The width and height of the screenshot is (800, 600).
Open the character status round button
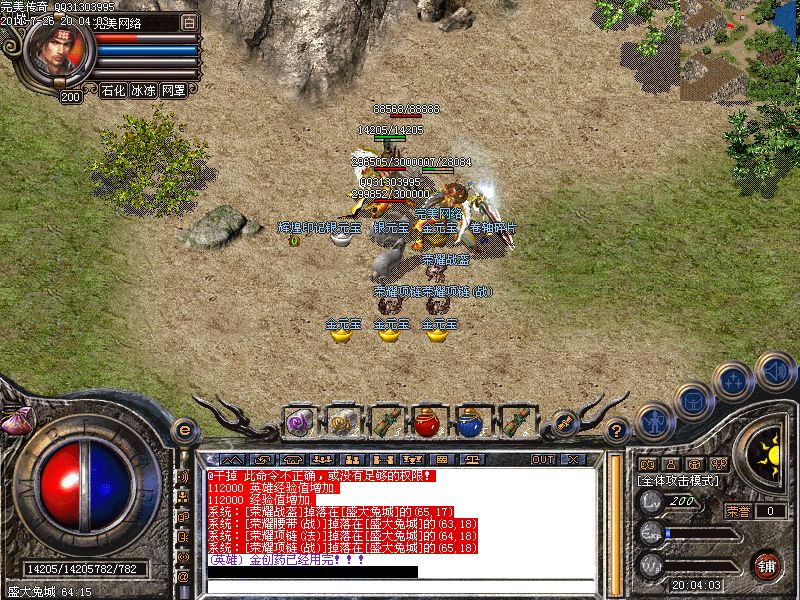pyautogui.click(x=654, y=421)
